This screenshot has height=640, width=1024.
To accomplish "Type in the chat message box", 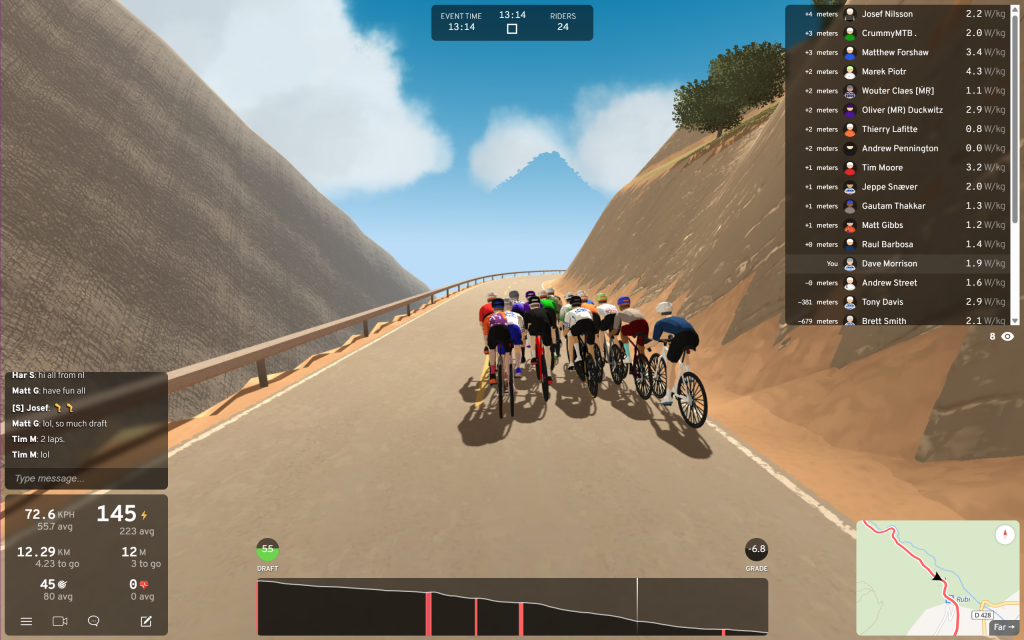I will 85,478.
